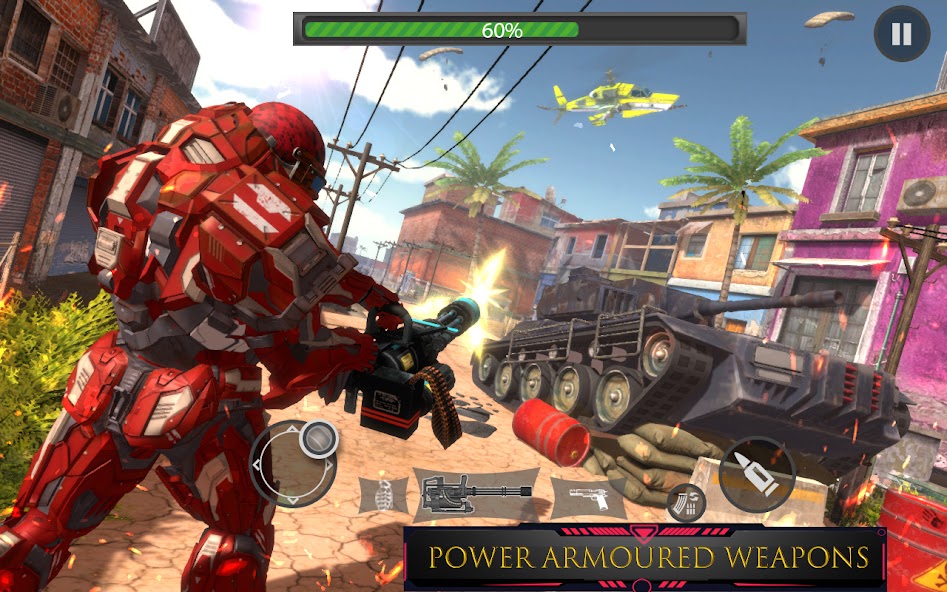947x592 pixels.
Task: Switch to the minigun weapon slot
Action: click(475, 494)
